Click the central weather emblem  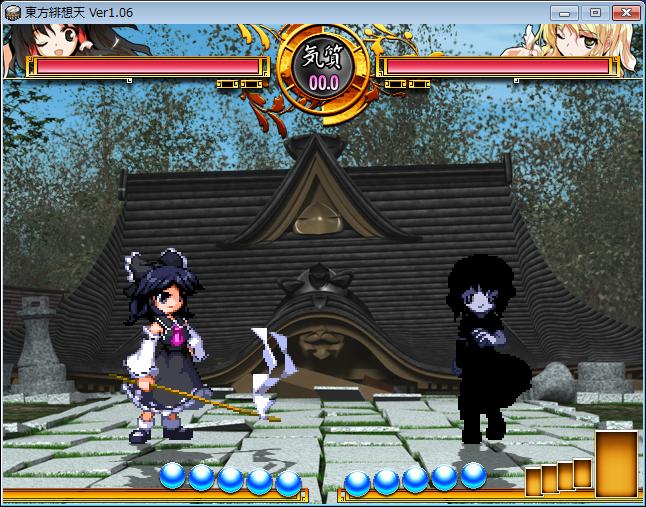[322, 65]
